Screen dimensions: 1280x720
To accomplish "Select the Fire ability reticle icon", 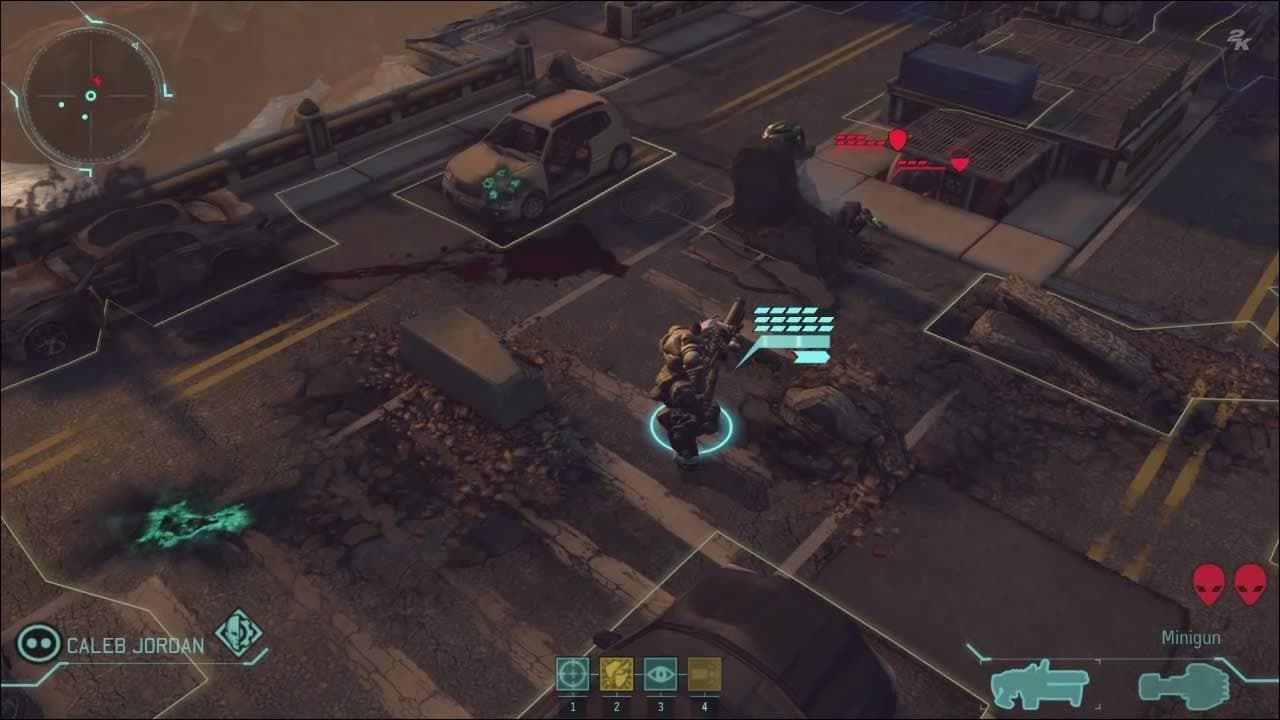I will coord(574,675).
